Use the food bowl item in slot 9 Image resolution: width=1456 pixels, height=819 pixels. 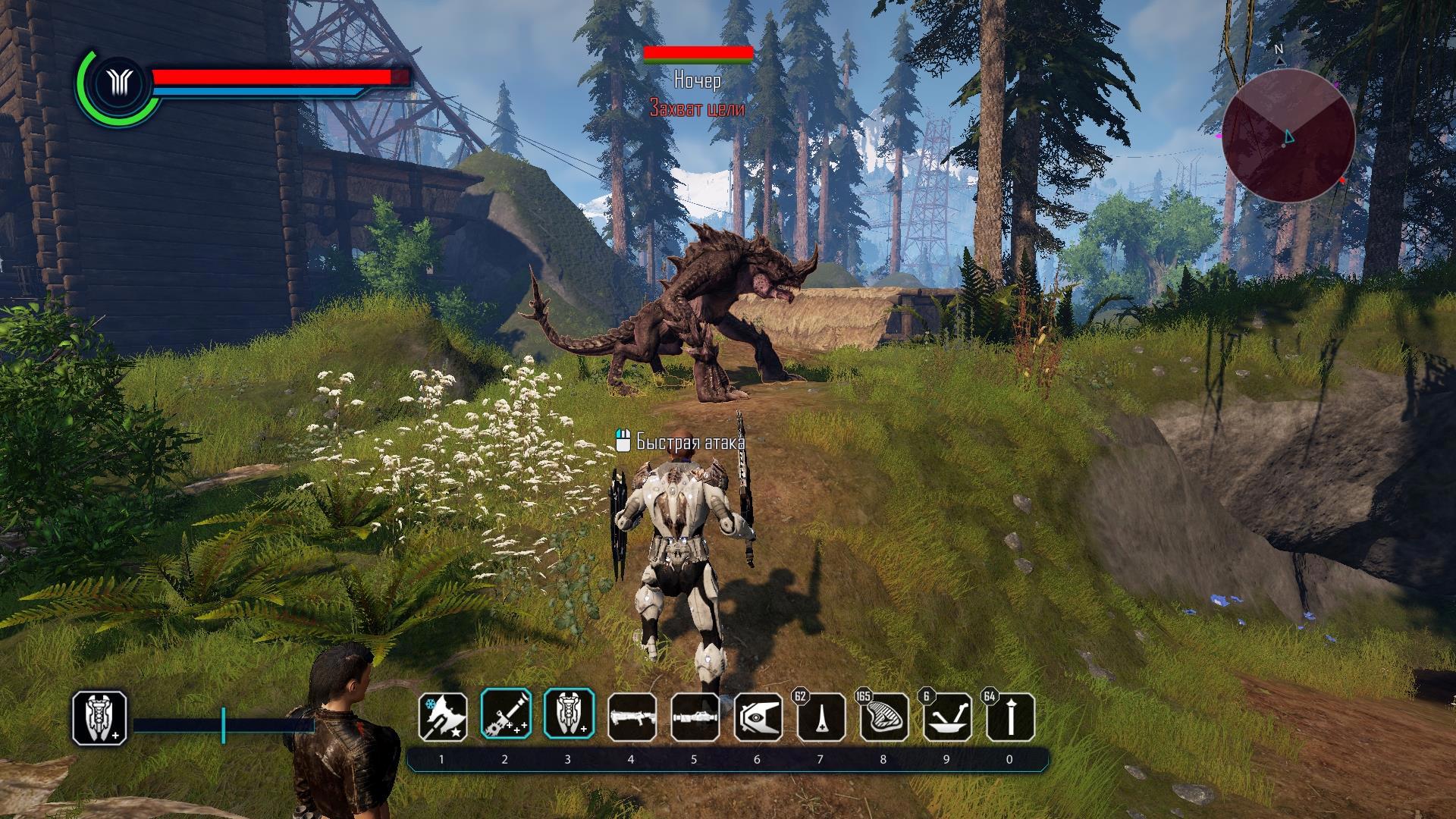point(947,717)
